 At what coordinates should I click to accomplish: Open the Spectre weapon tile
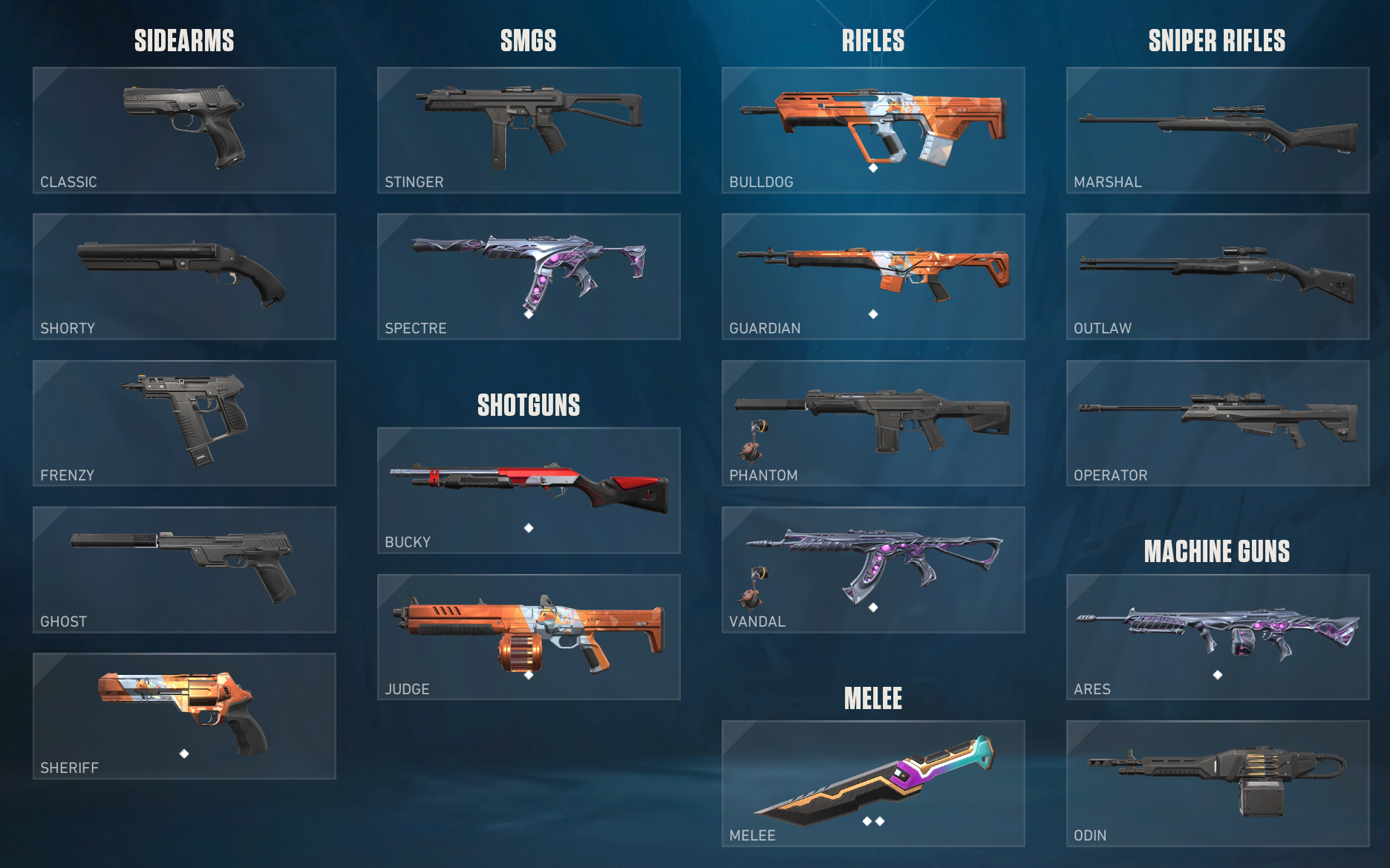pyautogui.click(x=529, y=276)
